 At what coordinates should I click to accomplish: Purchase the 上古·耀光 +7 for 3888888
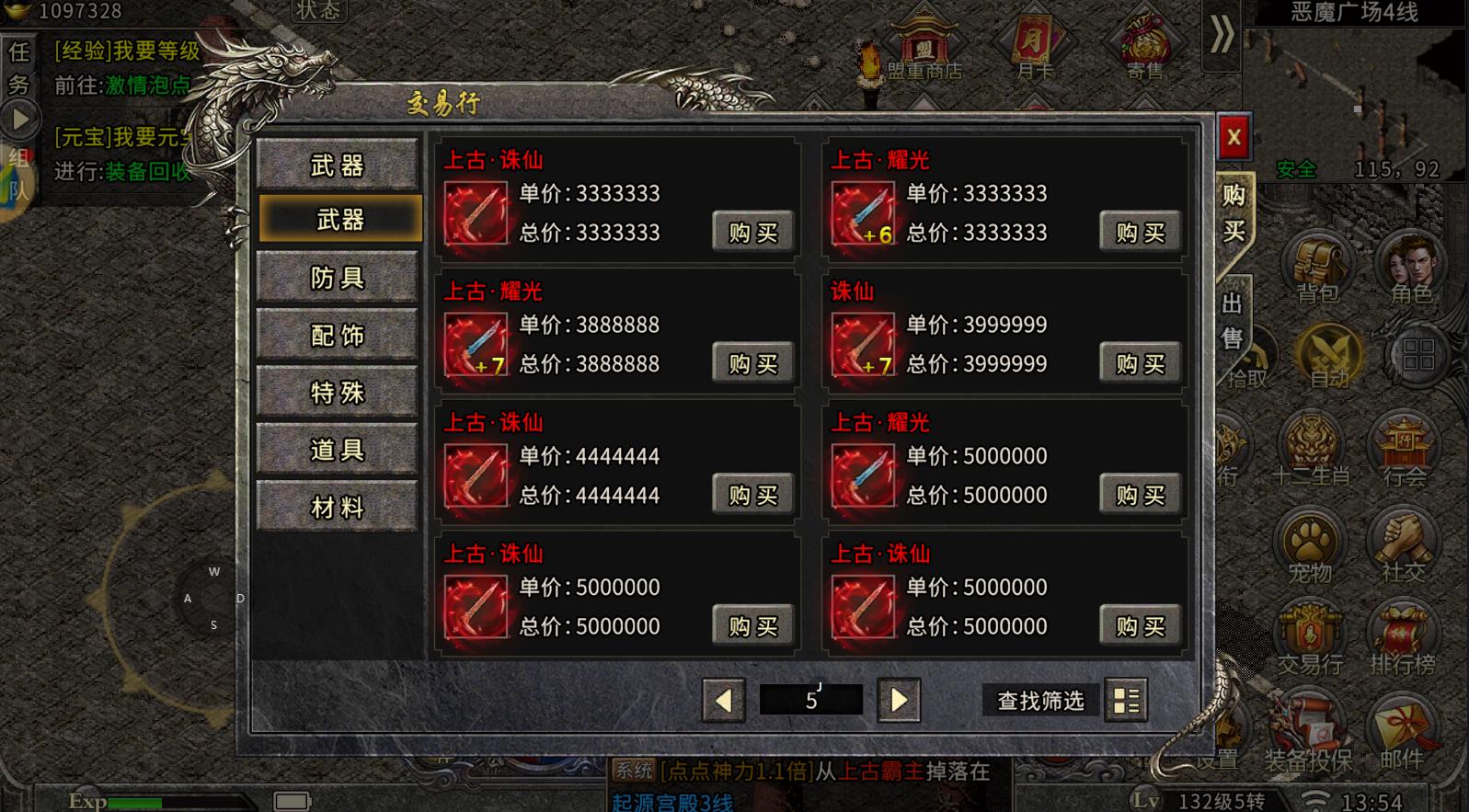(752, 364)
